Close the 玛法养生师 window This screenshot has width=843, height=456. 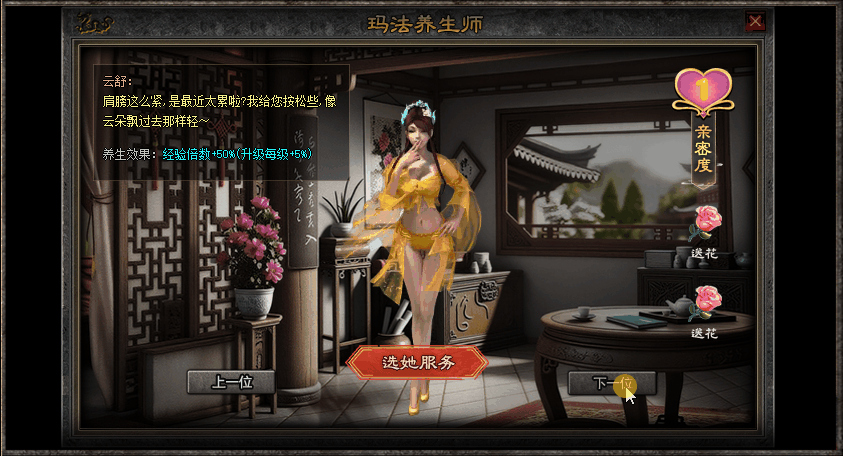(756, 20)
